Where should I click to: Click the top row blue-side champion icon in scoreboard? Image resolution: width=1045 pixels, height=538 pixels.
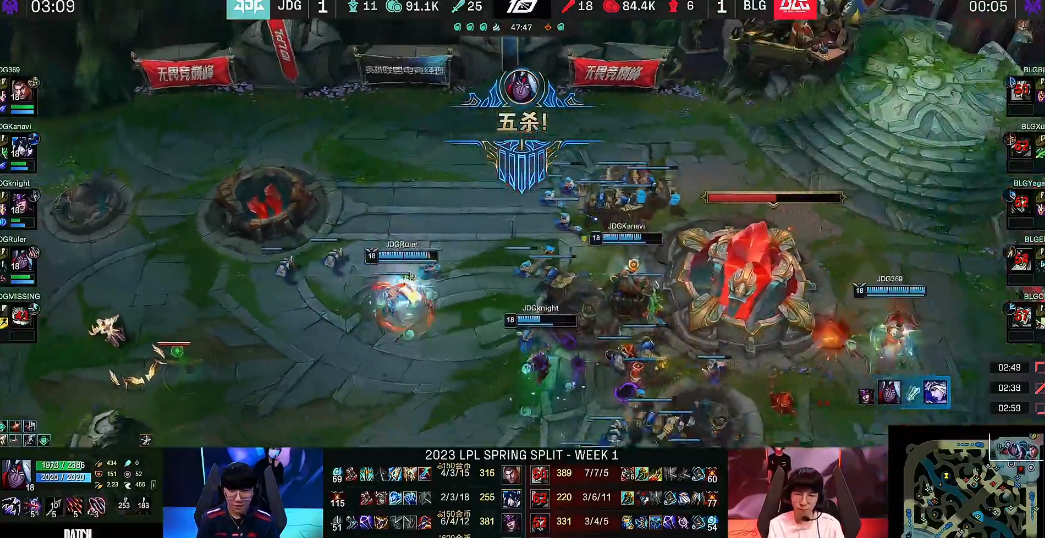click(512, 474)
